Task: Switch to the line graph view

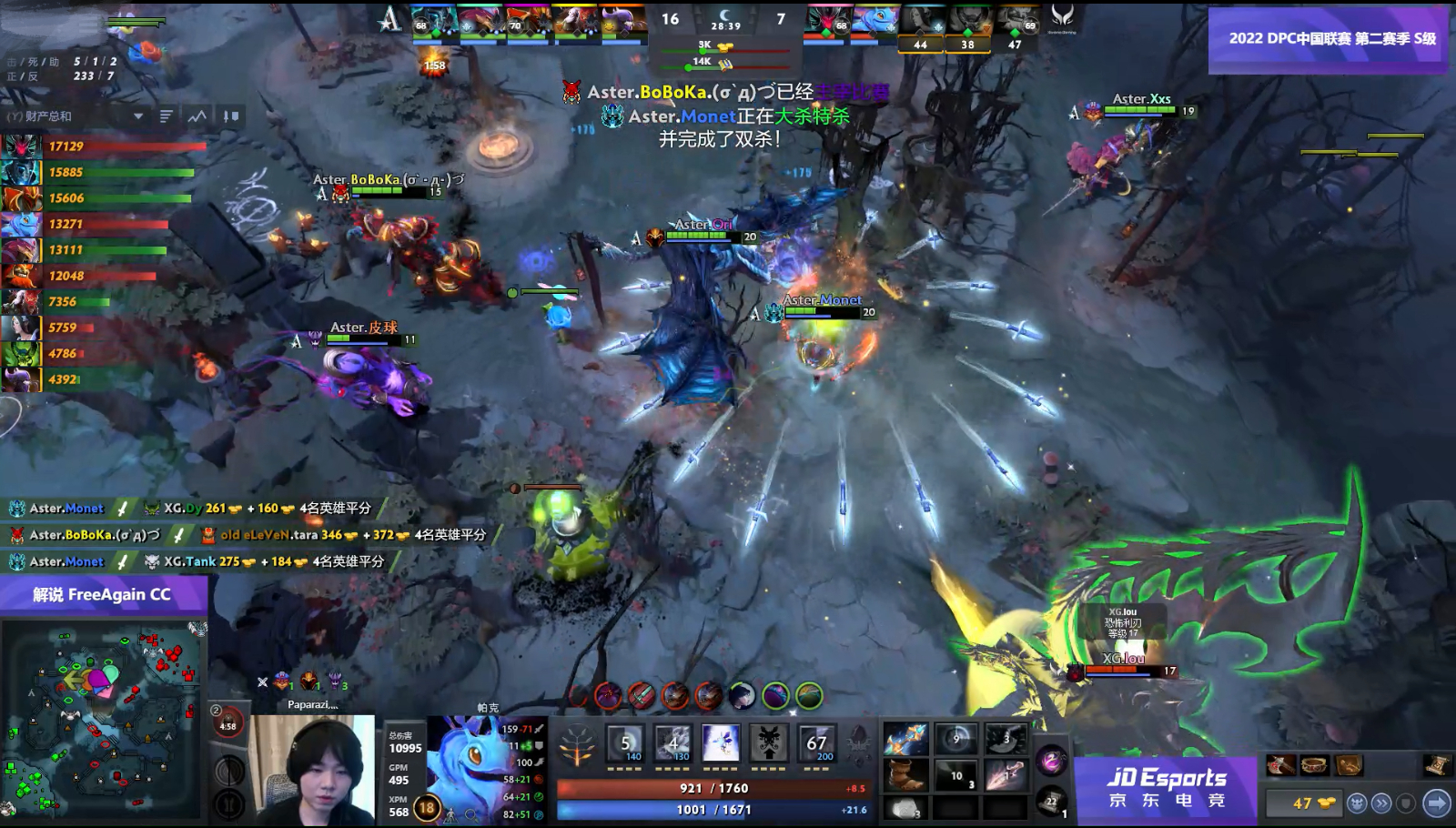Action: point(197,116)
